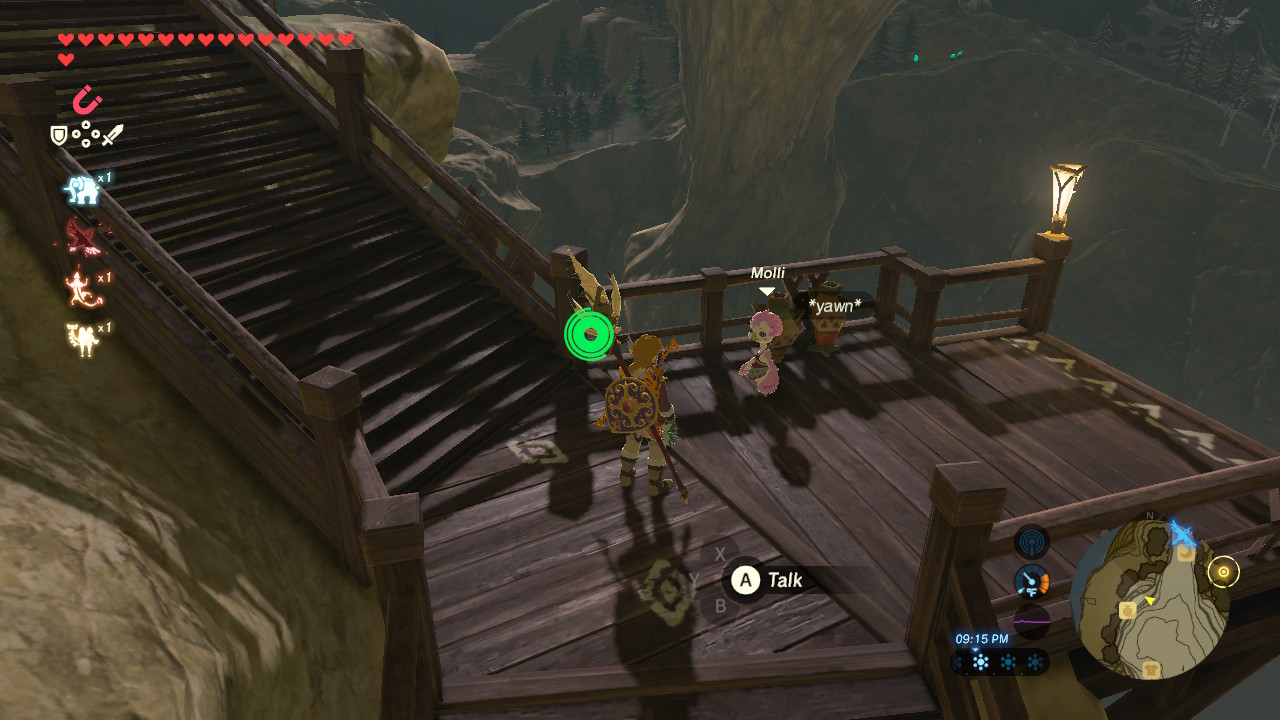The height and width of the screenshot is (720, 1280).
Task: Click the yellow player arrow on the minimap
Action: (1150, 600)
